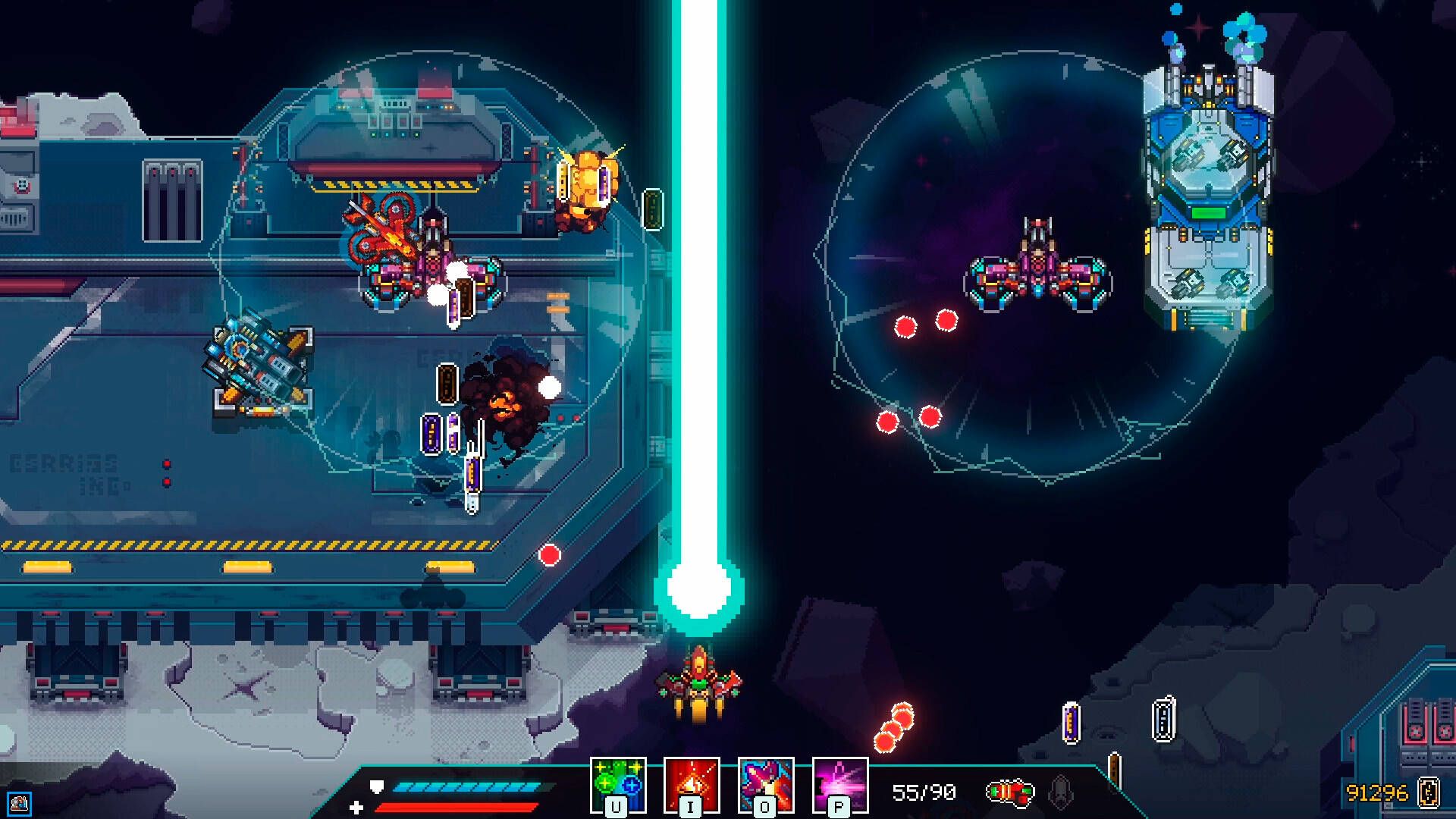Viewport: 1456px width, 819px height.
Task: Click the faded ghost ship icon in the HUD
Action: click(x=1059, y=792)
